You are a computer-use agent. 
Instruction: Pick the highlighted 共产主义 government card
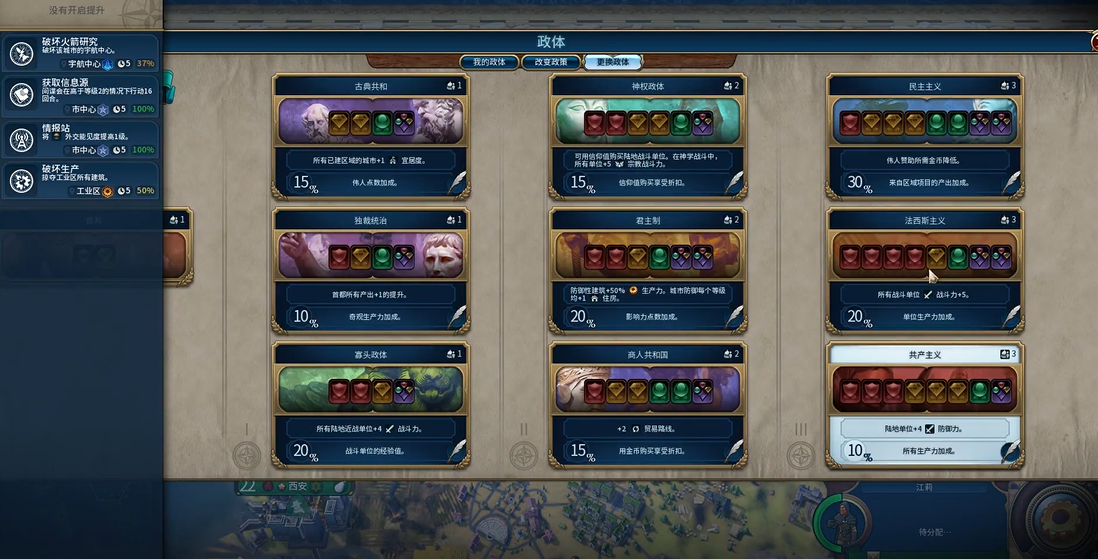click(x=925, y=403)
